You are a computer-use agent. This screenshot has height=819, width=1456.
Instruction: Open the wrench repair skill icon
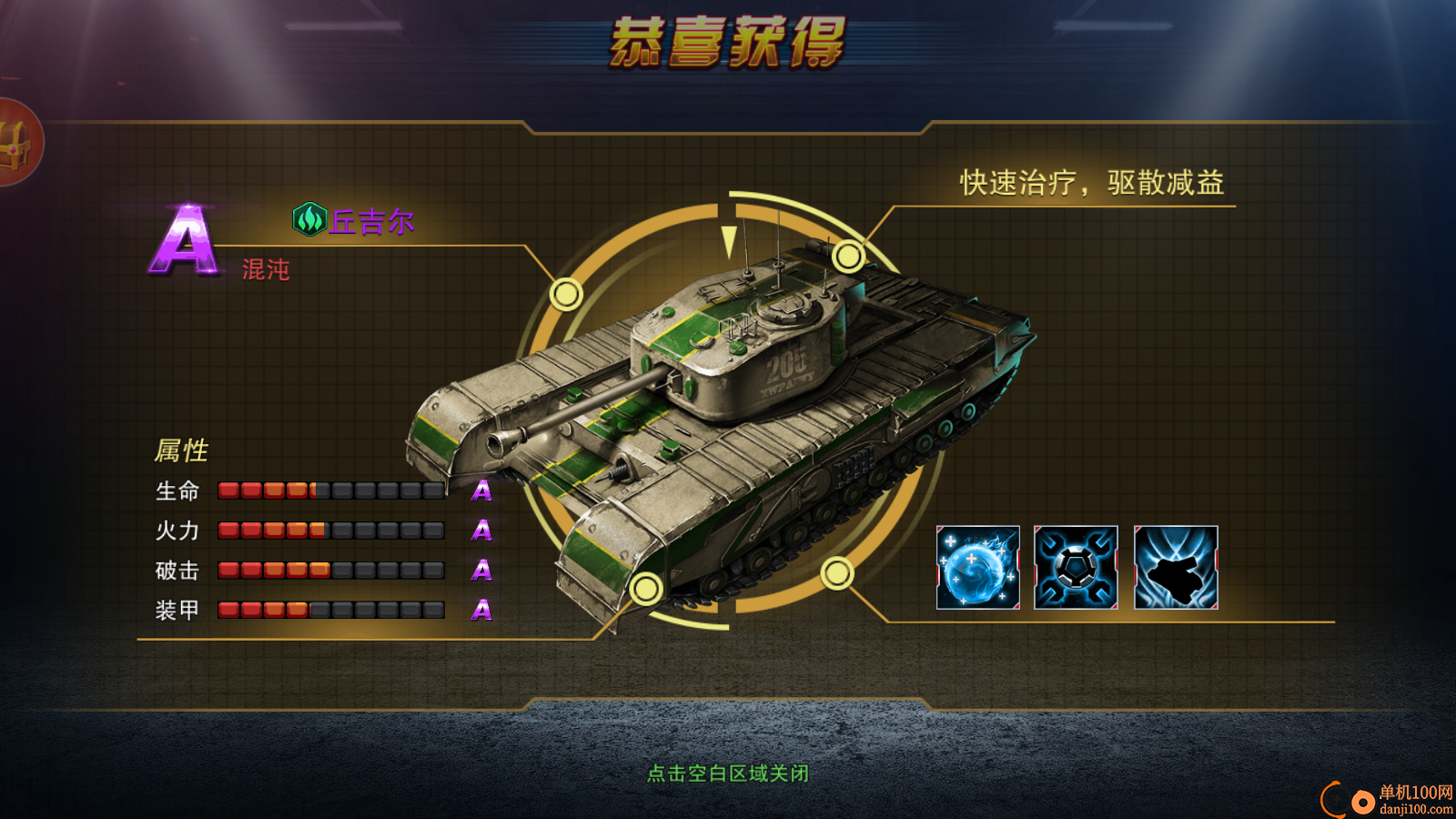1077,569
